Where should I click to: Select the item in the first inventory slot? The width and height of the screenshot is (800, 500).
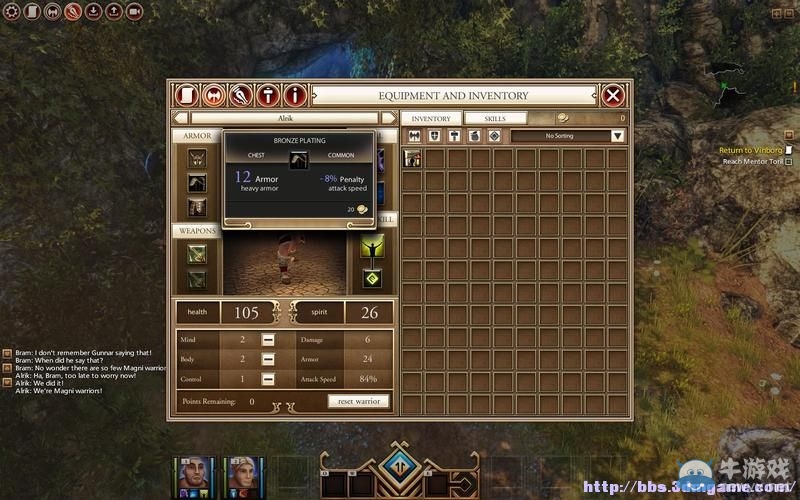click(x=413, y=158)
